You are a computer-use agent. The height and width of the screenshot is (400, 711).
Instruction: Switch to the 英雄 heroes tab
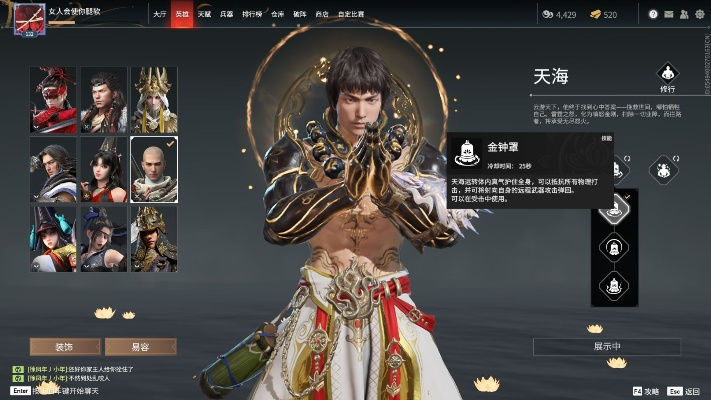pyautogui.click(x=181, y=15)
